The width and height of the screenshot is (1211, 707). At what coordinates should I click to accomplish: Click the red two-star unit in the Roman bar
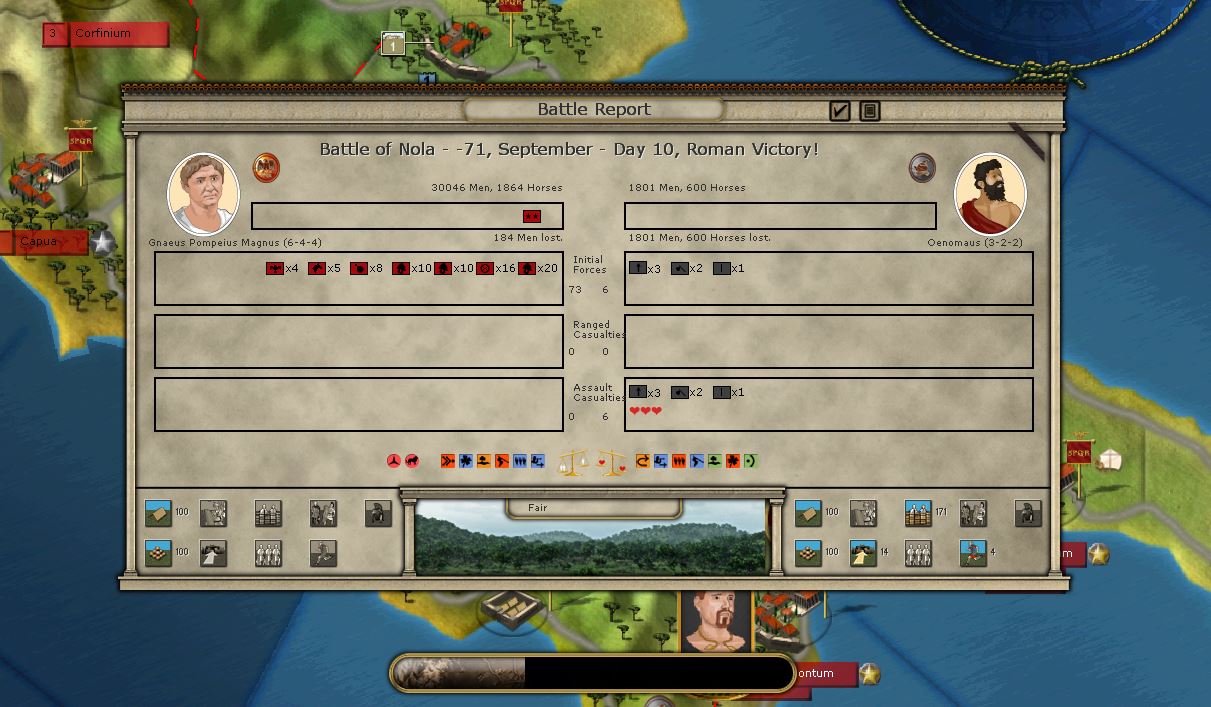[532, 216]
